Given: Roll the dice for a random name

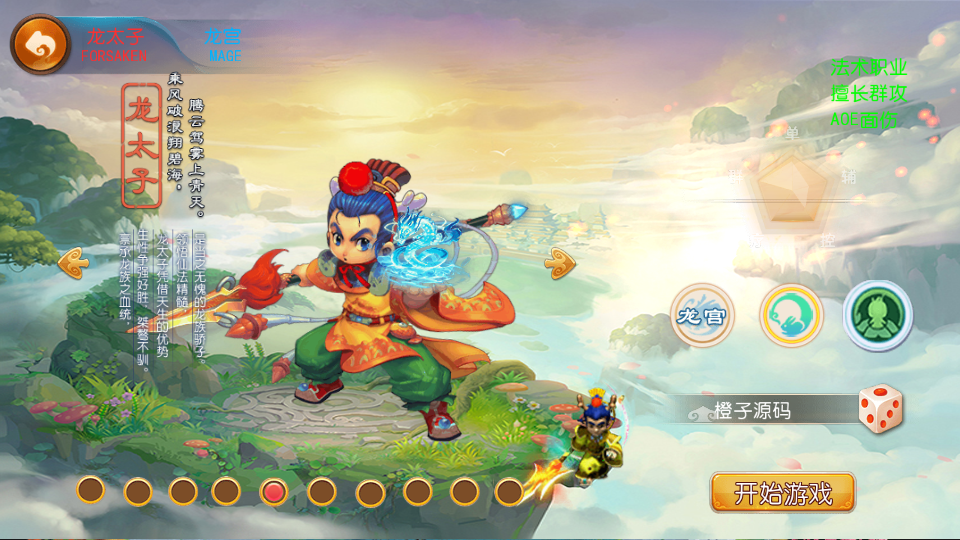Looking at the screenshot, I should pyautogui.click(x=880, y=408).
